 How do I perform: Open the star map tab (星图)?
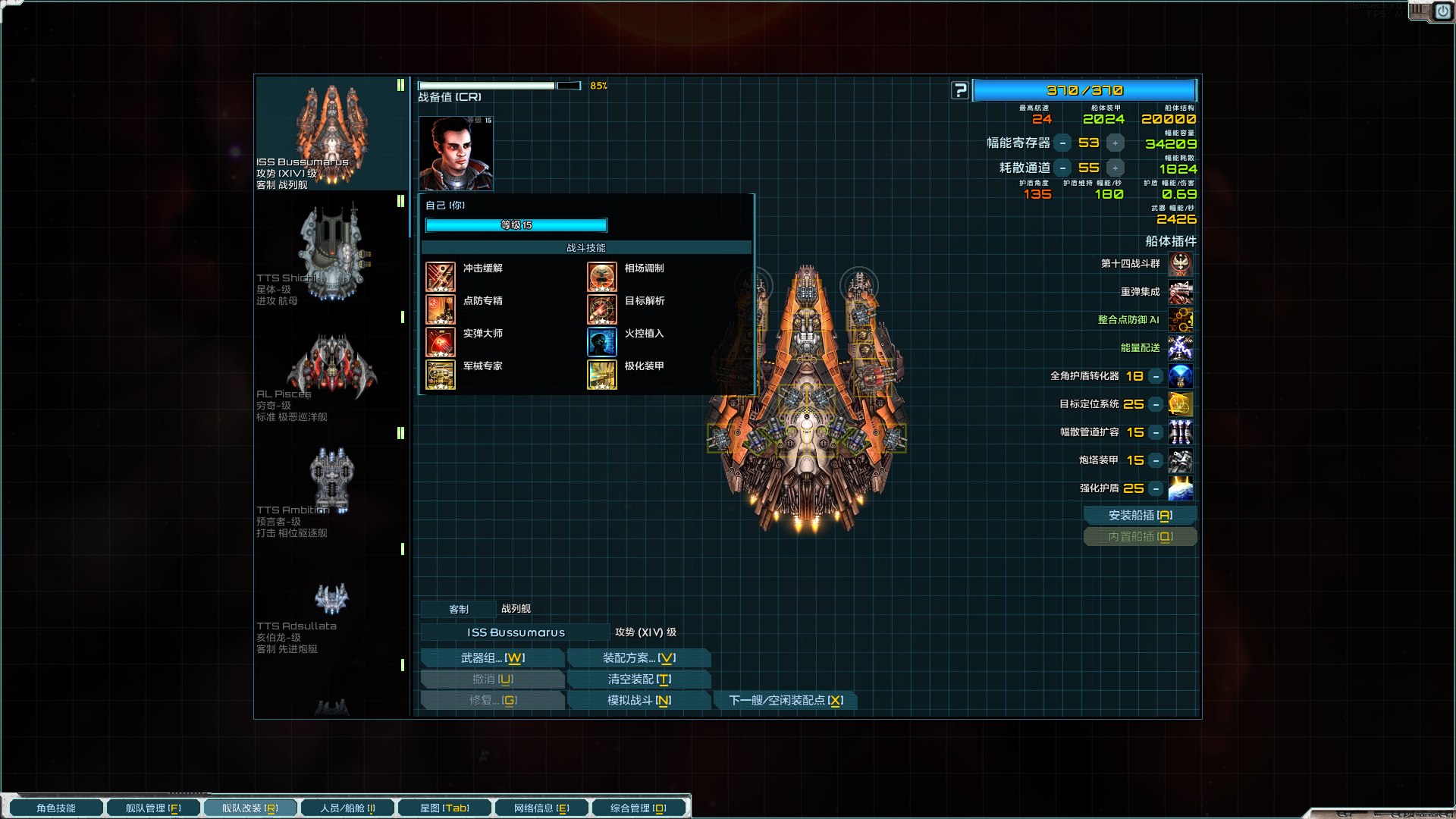(444, 808)
